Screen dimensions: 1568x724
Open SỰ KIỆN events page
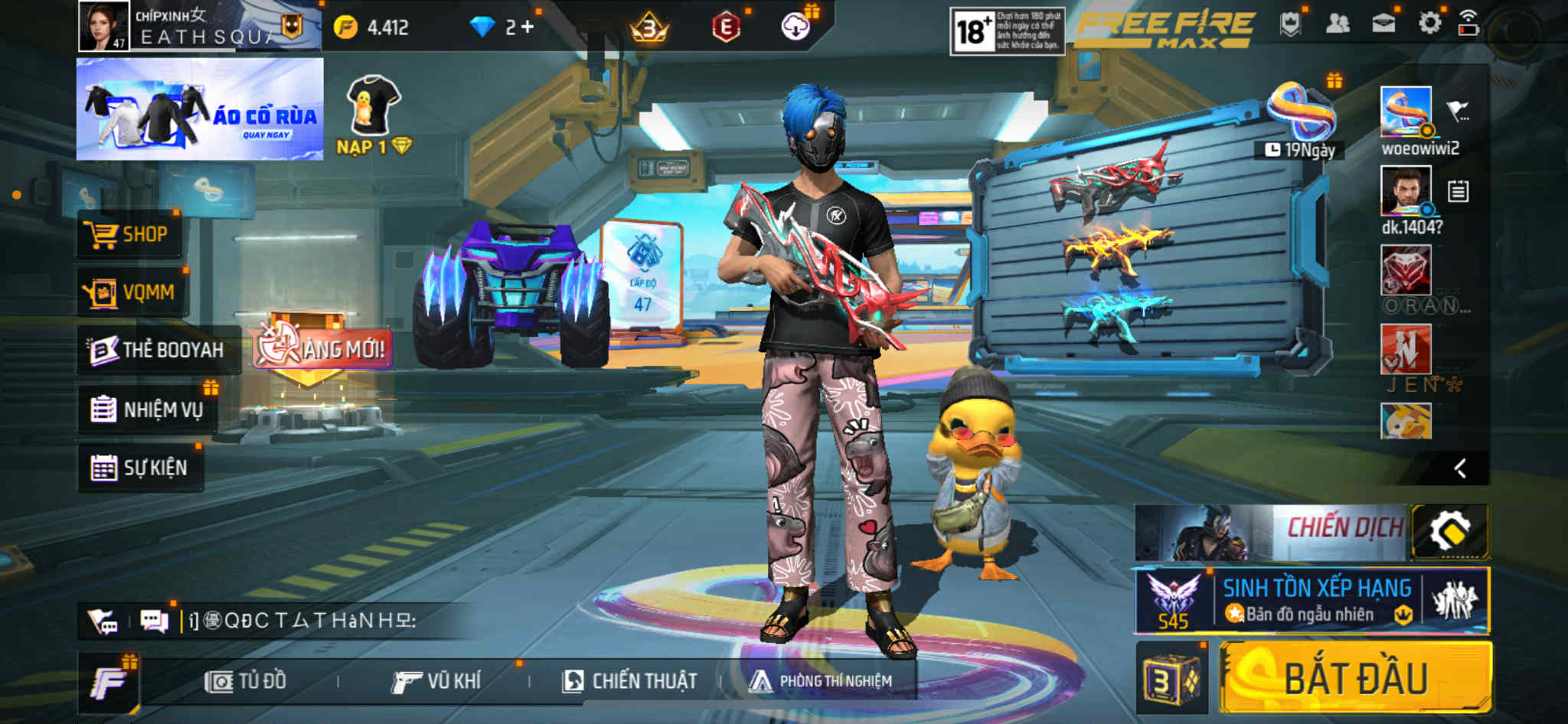tap(140, 468)
